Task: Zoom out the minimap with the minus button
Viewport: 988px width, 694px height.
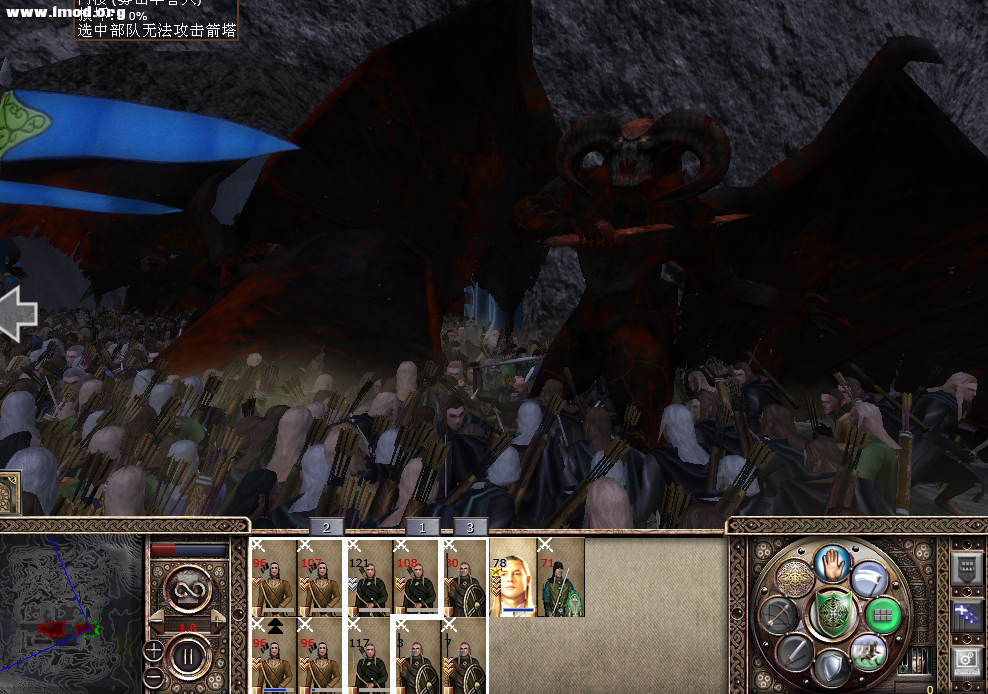Action: tap(154, 676)
